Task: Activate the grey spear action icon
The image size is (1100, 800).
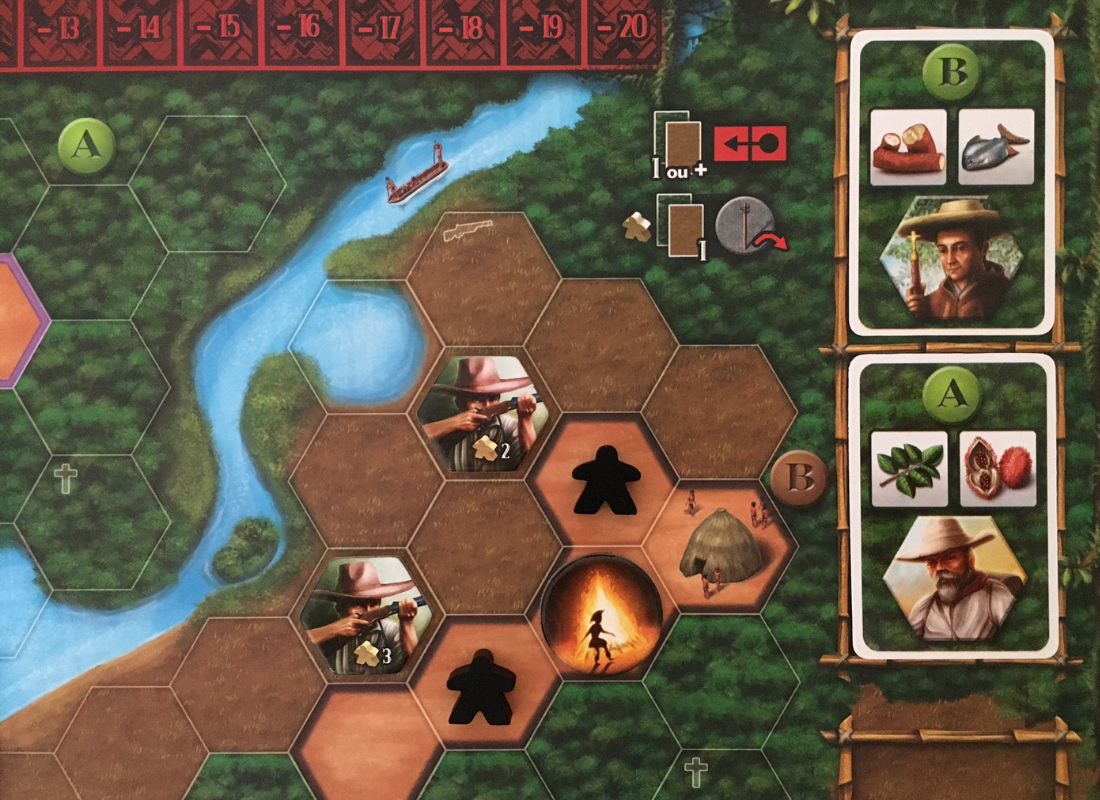Action: 745,226
